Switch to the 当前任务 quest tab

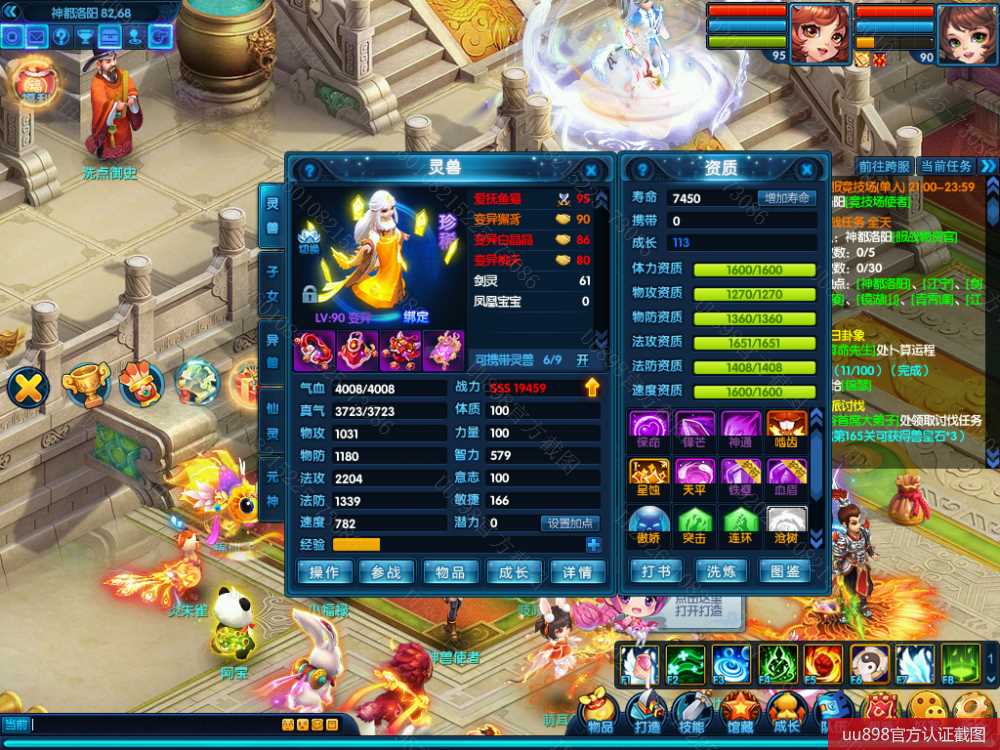pos(946,166)
